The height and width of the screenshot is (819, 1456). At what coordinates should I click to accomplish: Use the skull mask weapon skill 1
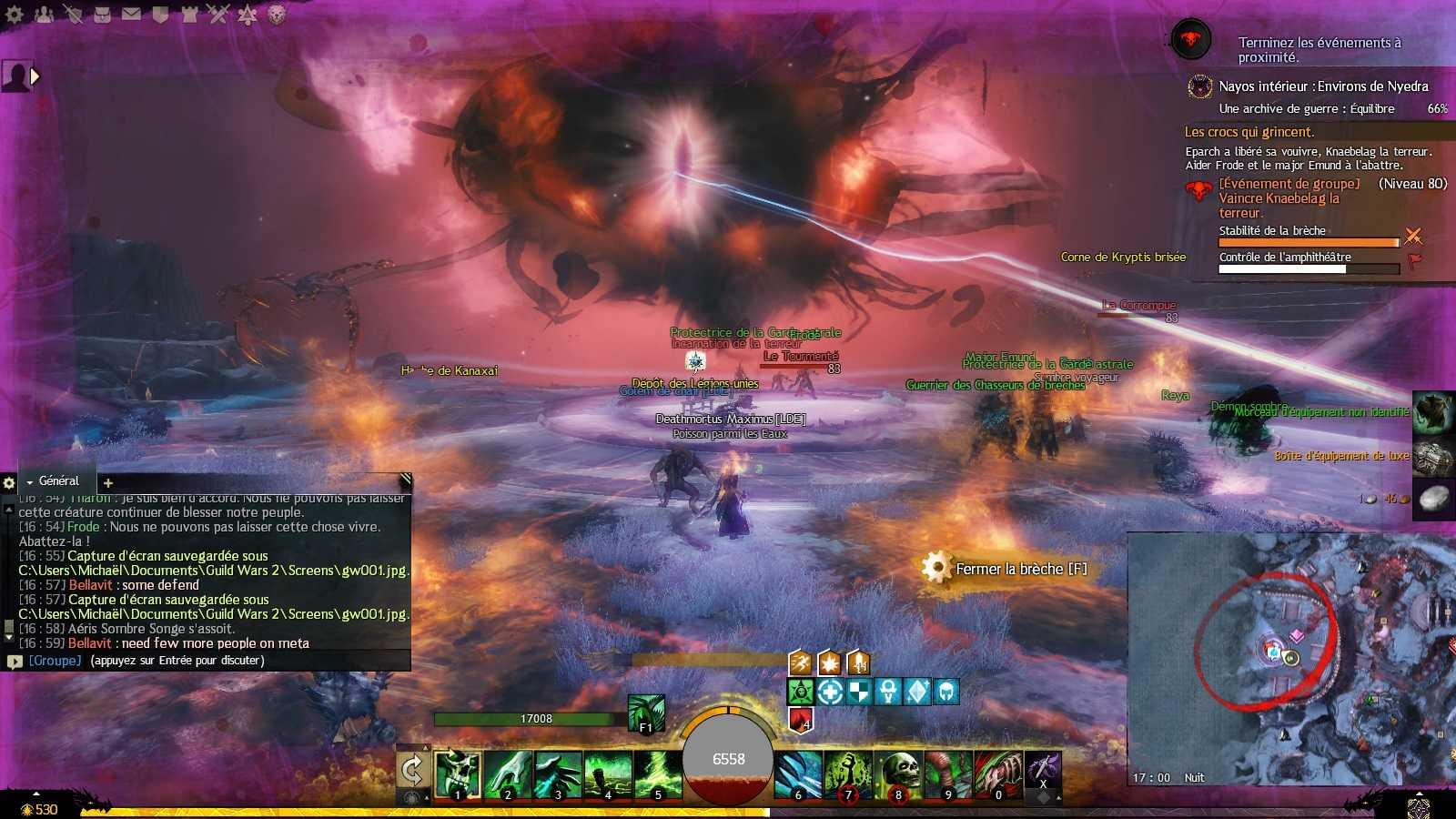[458, 774]
